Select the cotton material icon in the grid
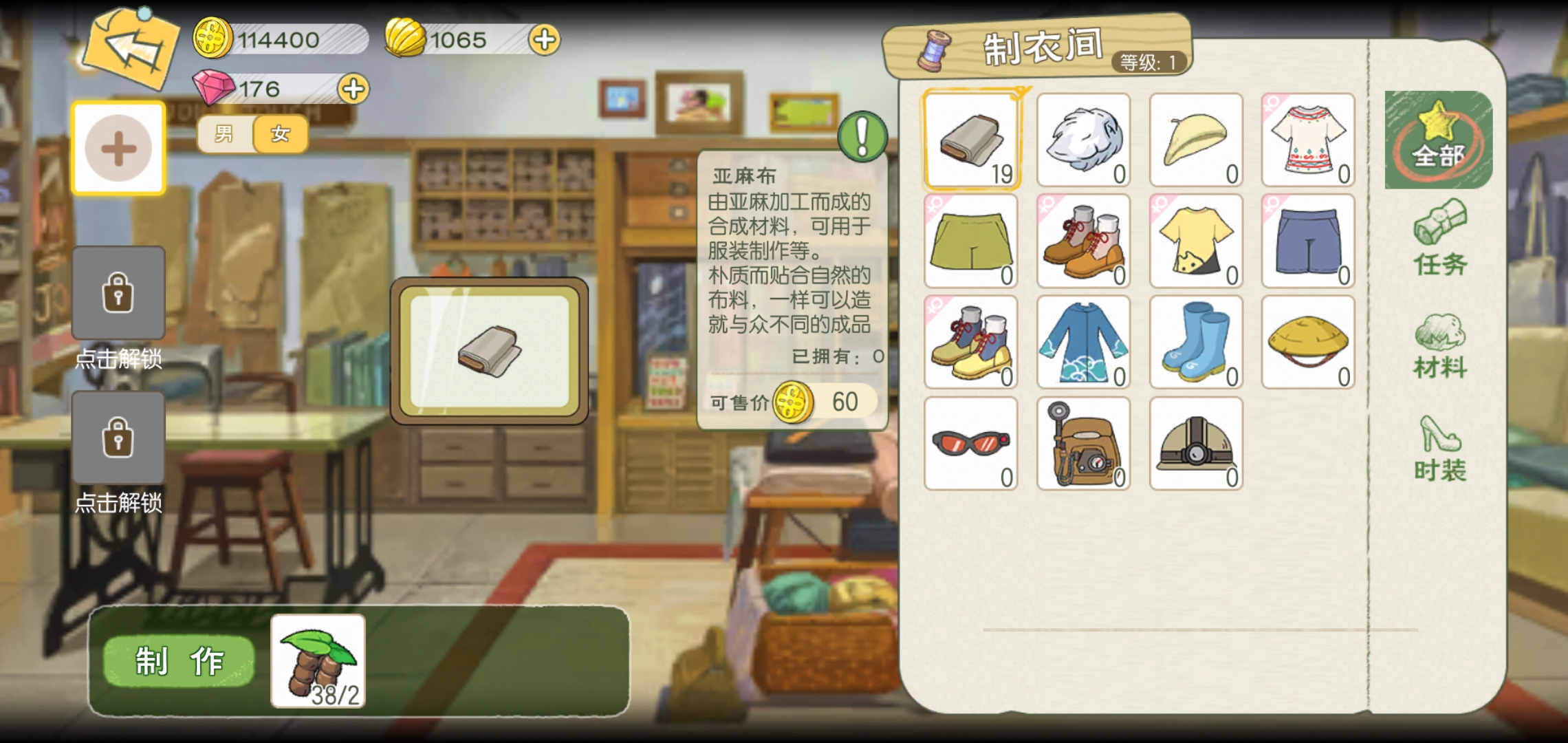This screenshot has width=1568, height=743. tap(1083, 141)
